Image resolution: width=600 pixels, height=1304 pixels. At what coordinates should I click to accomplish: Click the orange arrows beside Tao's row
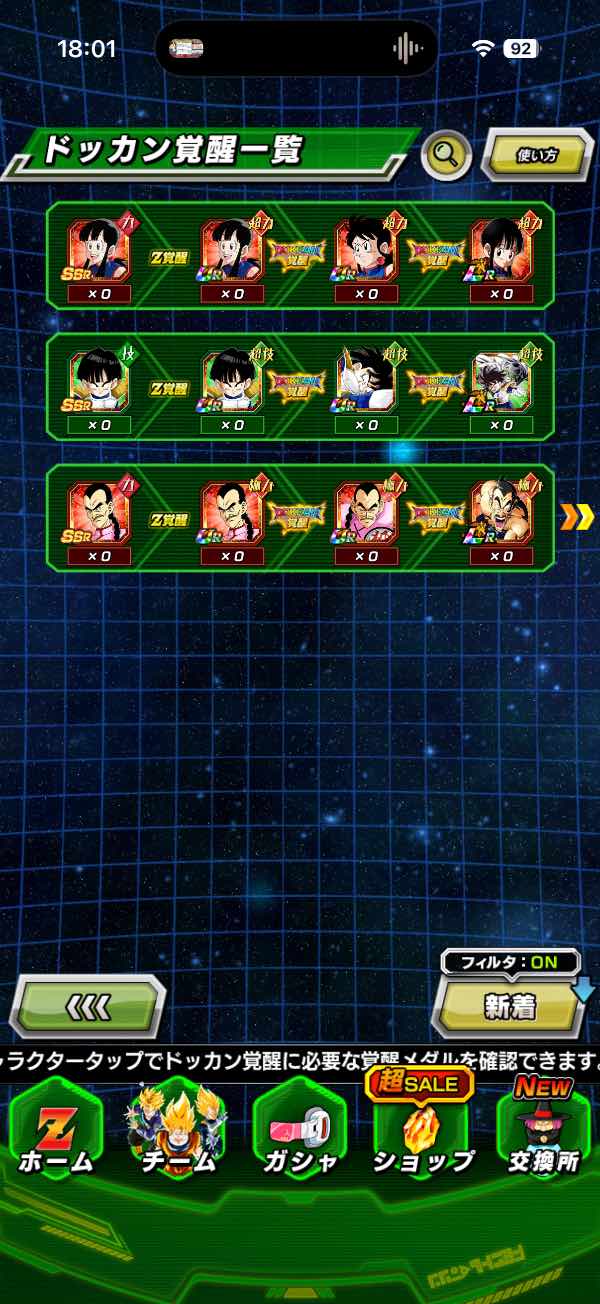[578, 517]
